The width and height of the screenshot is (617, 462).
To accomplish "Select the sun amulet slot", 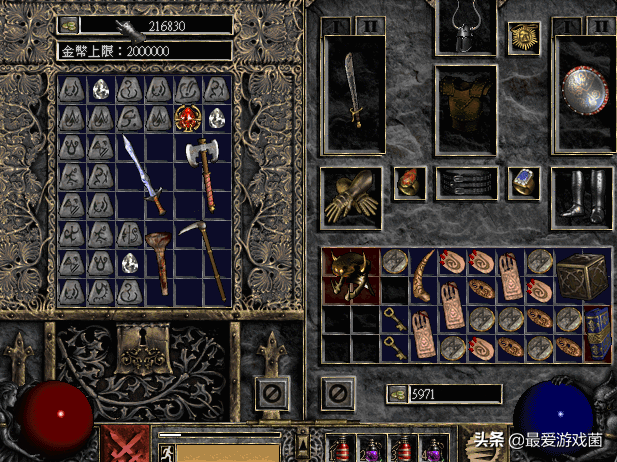I will pos(522,38).
